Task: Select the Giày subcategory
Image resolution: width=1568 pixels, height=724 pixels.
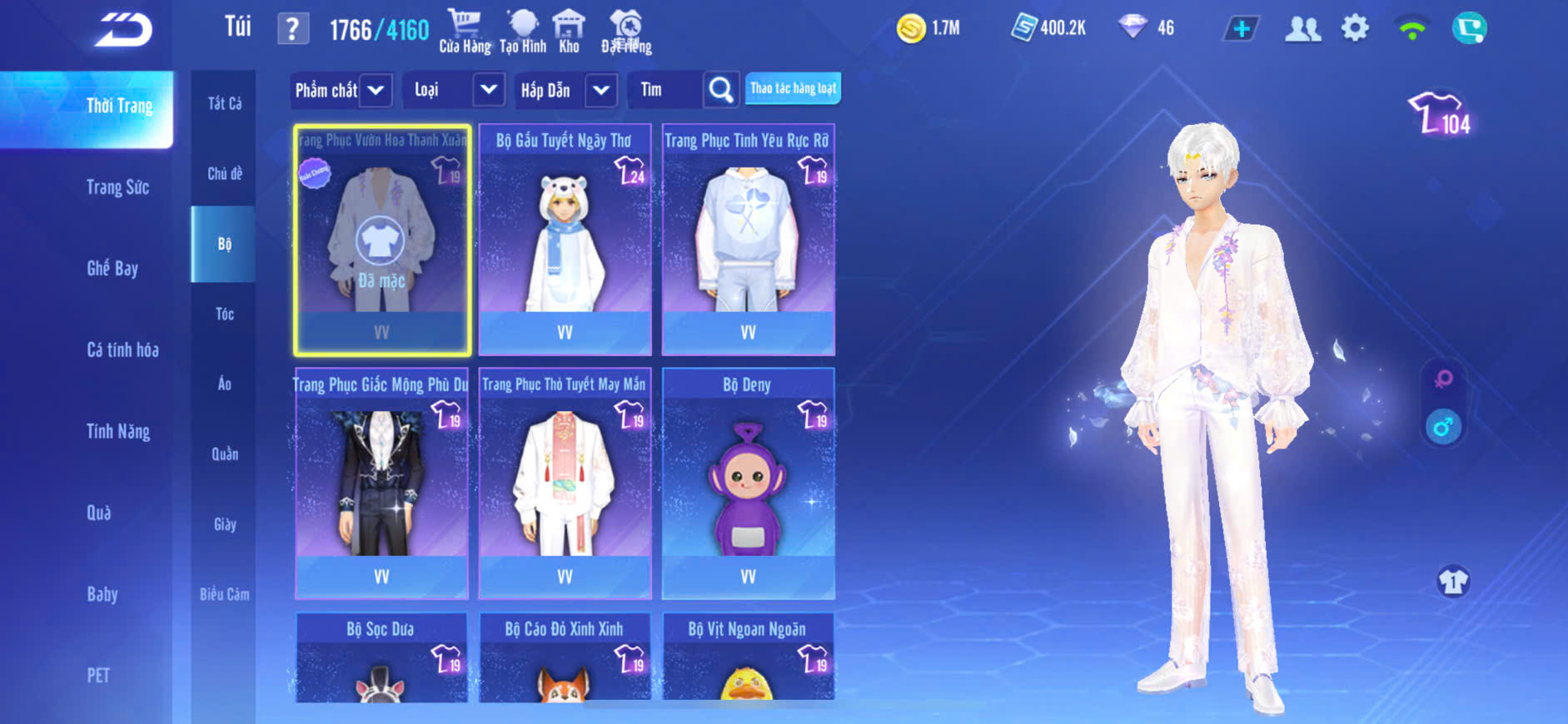Action: pyautogui.click(x=224, y=524)
